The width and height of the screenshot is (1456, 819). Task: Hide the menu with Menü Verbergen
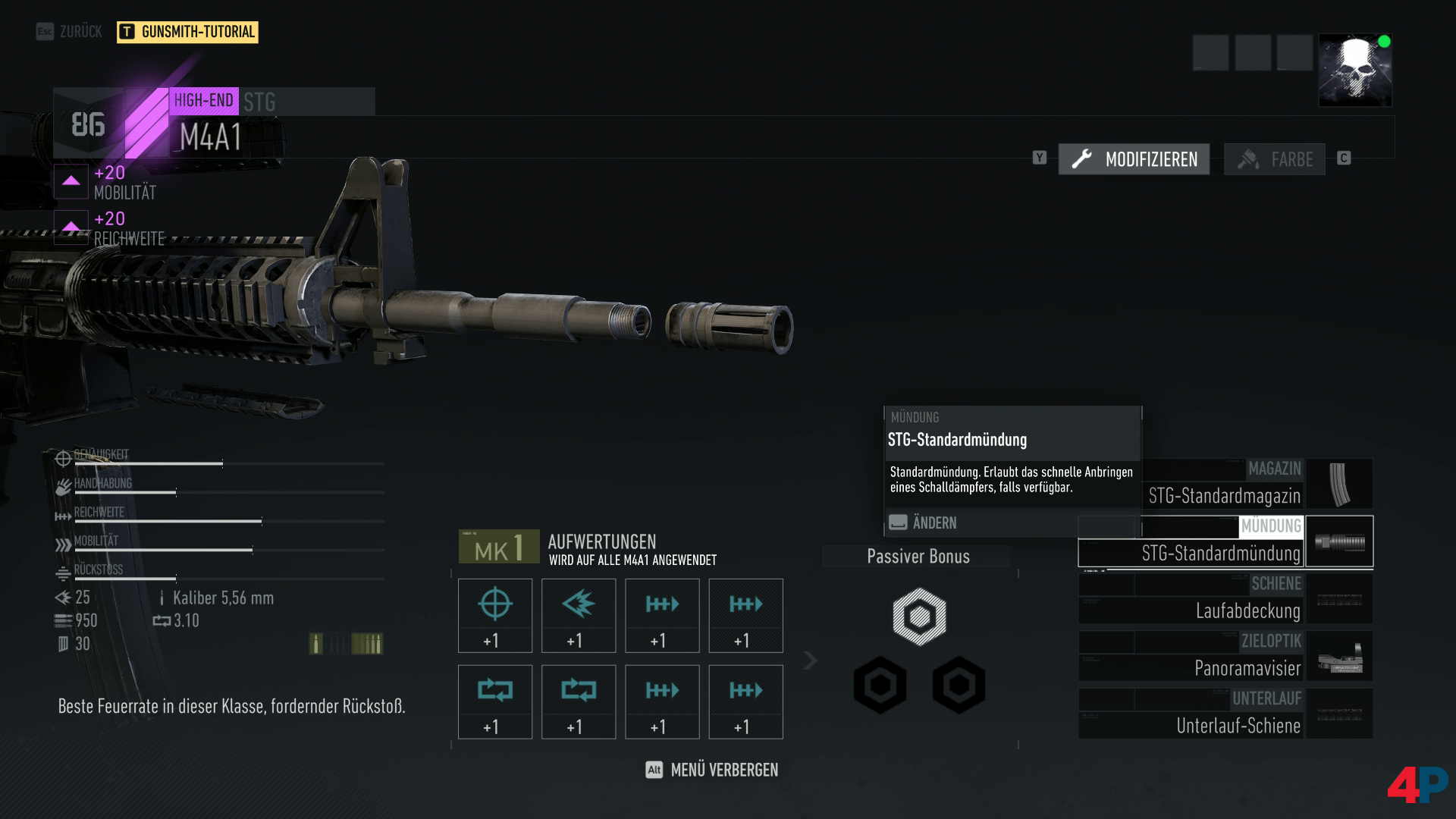pos(712,770)
